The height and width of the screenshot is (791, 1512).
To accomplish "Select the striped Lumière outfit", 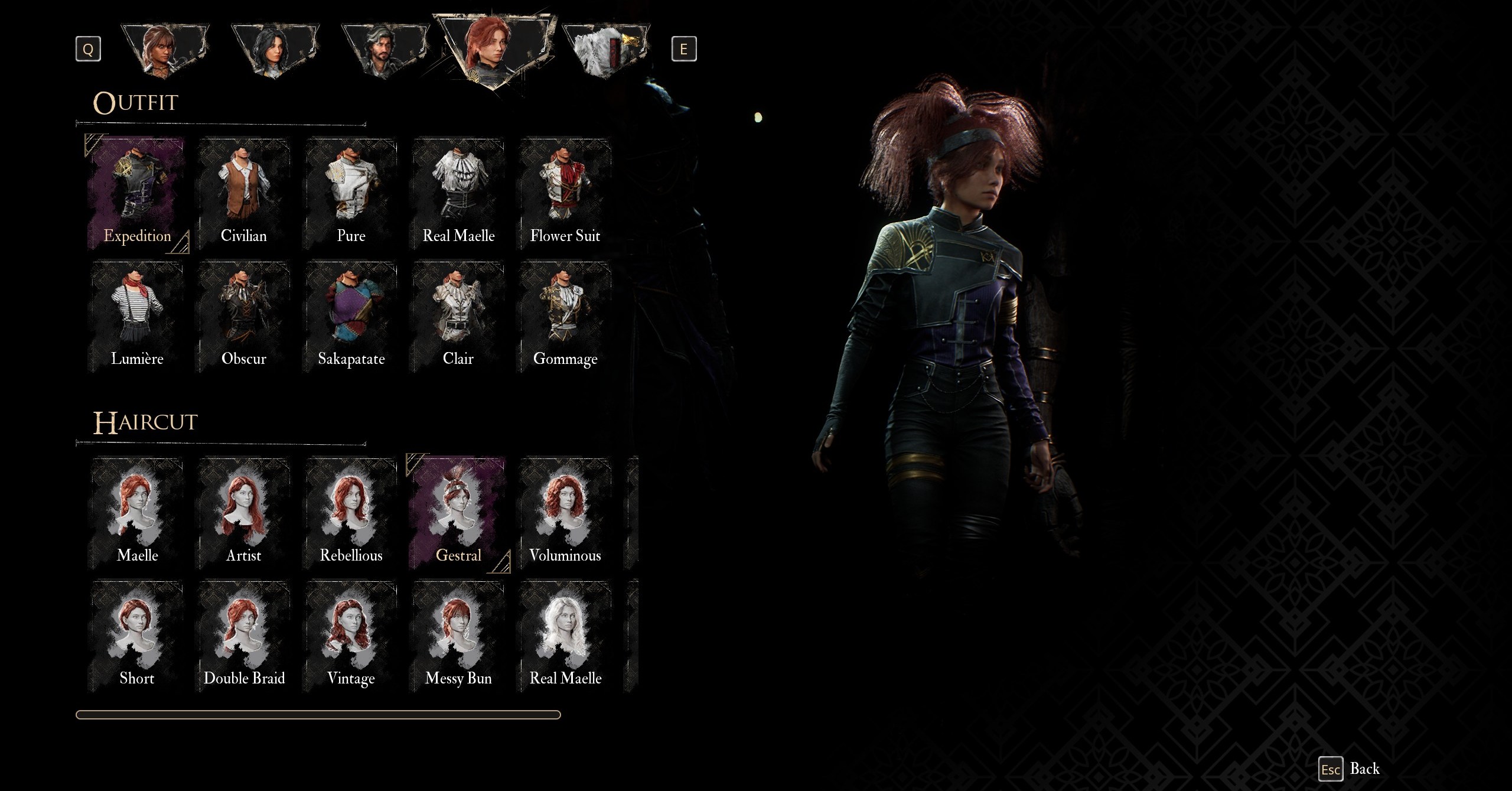I will [x=137, y=317].
